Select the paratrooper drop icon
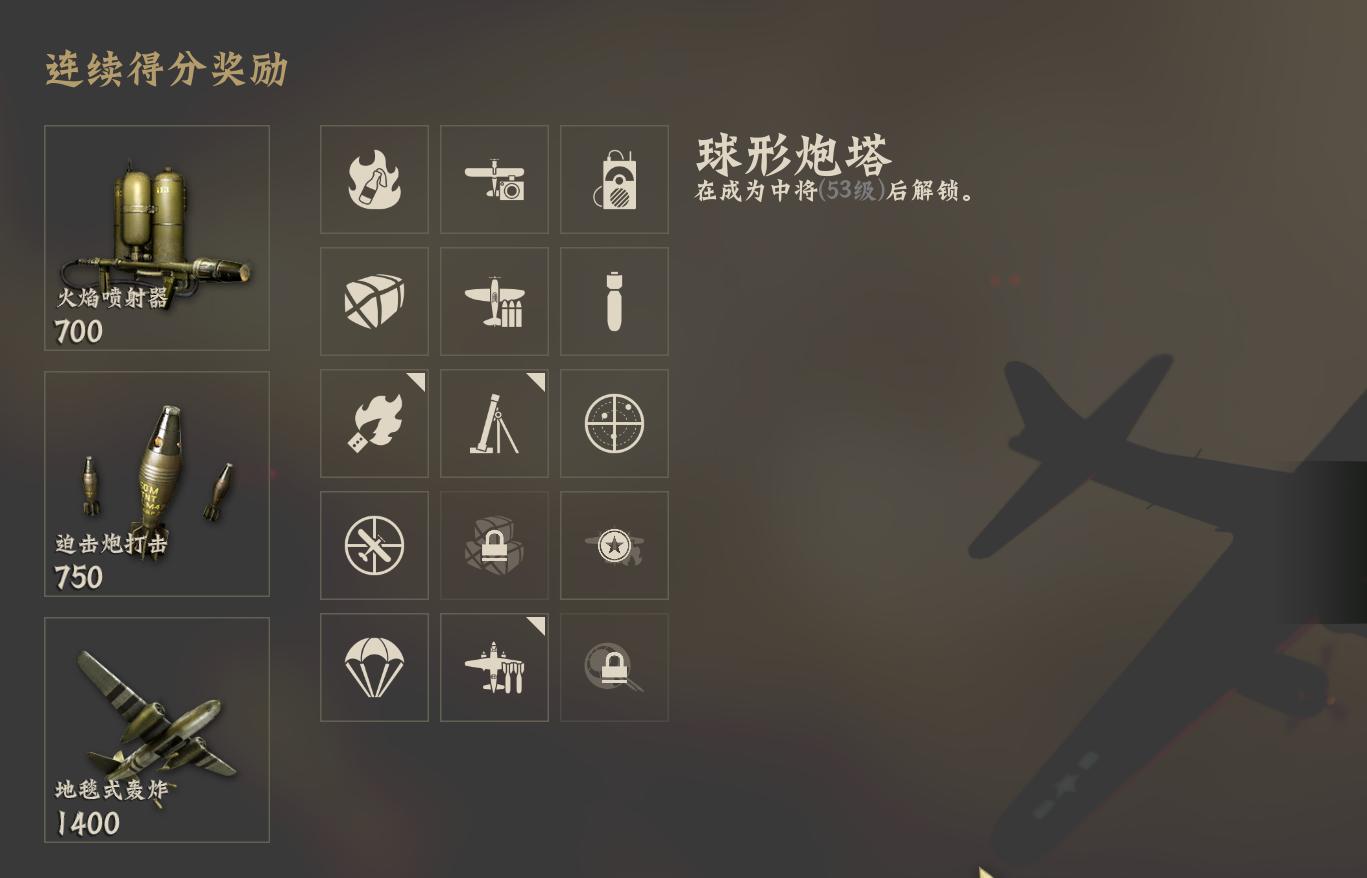 pyautogui.click(x=374, y=666)
